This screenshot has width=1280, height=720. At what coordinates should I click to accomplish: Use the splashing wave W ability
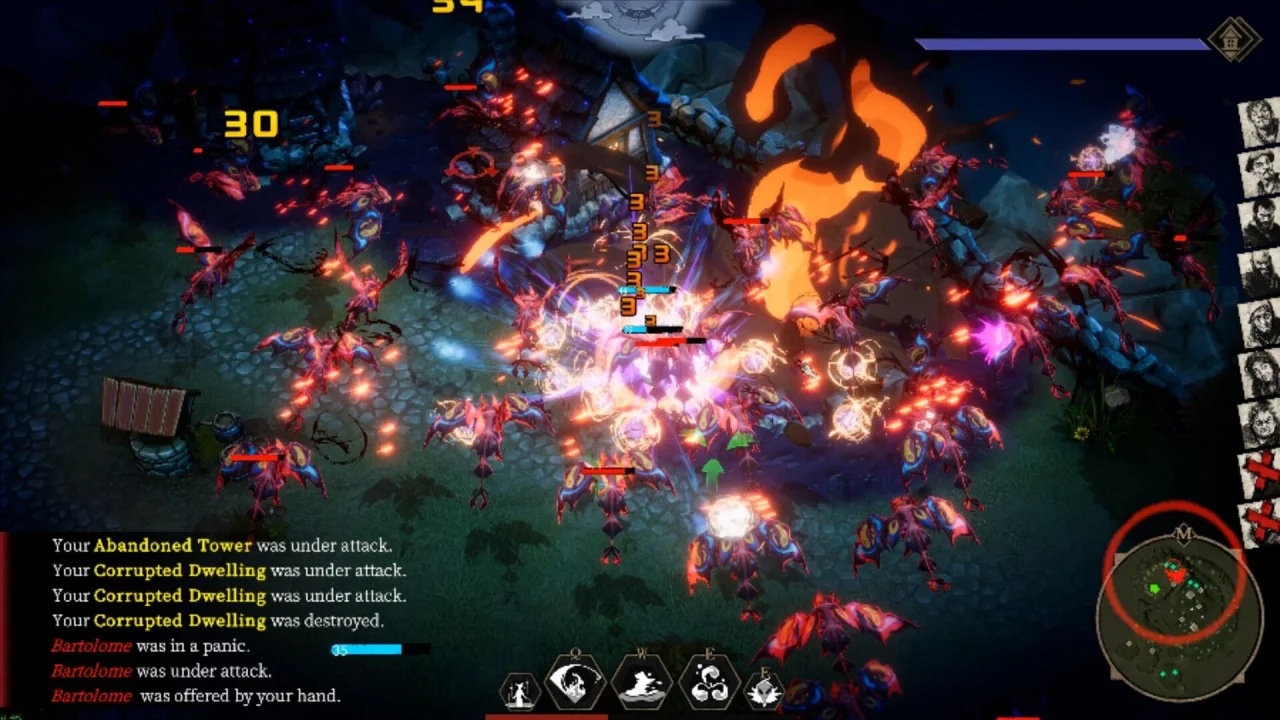(643, 685)
